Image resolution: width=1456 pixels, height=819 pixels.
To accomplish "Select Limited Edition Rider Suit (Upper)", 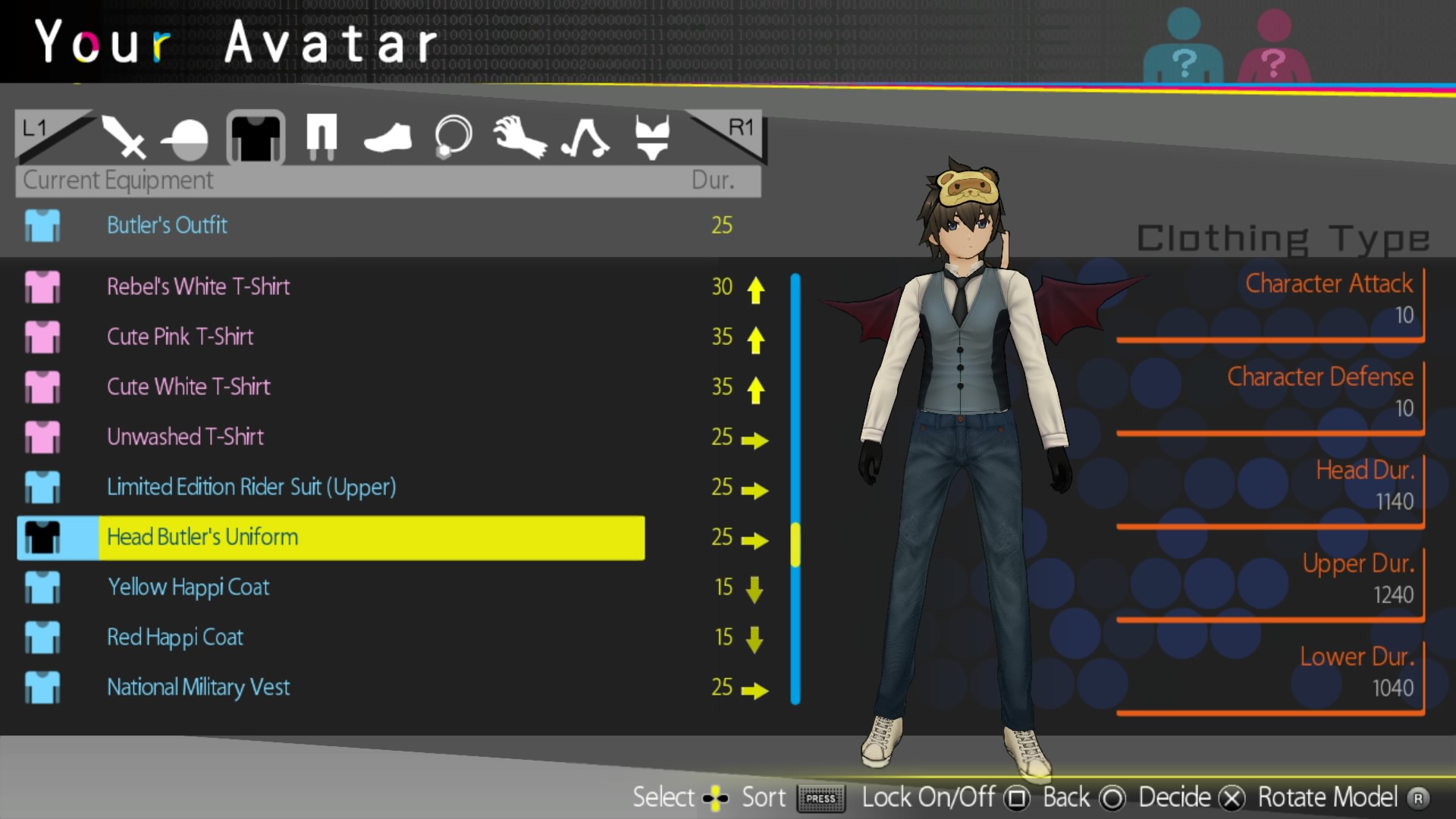I will (x=251, y=487).
